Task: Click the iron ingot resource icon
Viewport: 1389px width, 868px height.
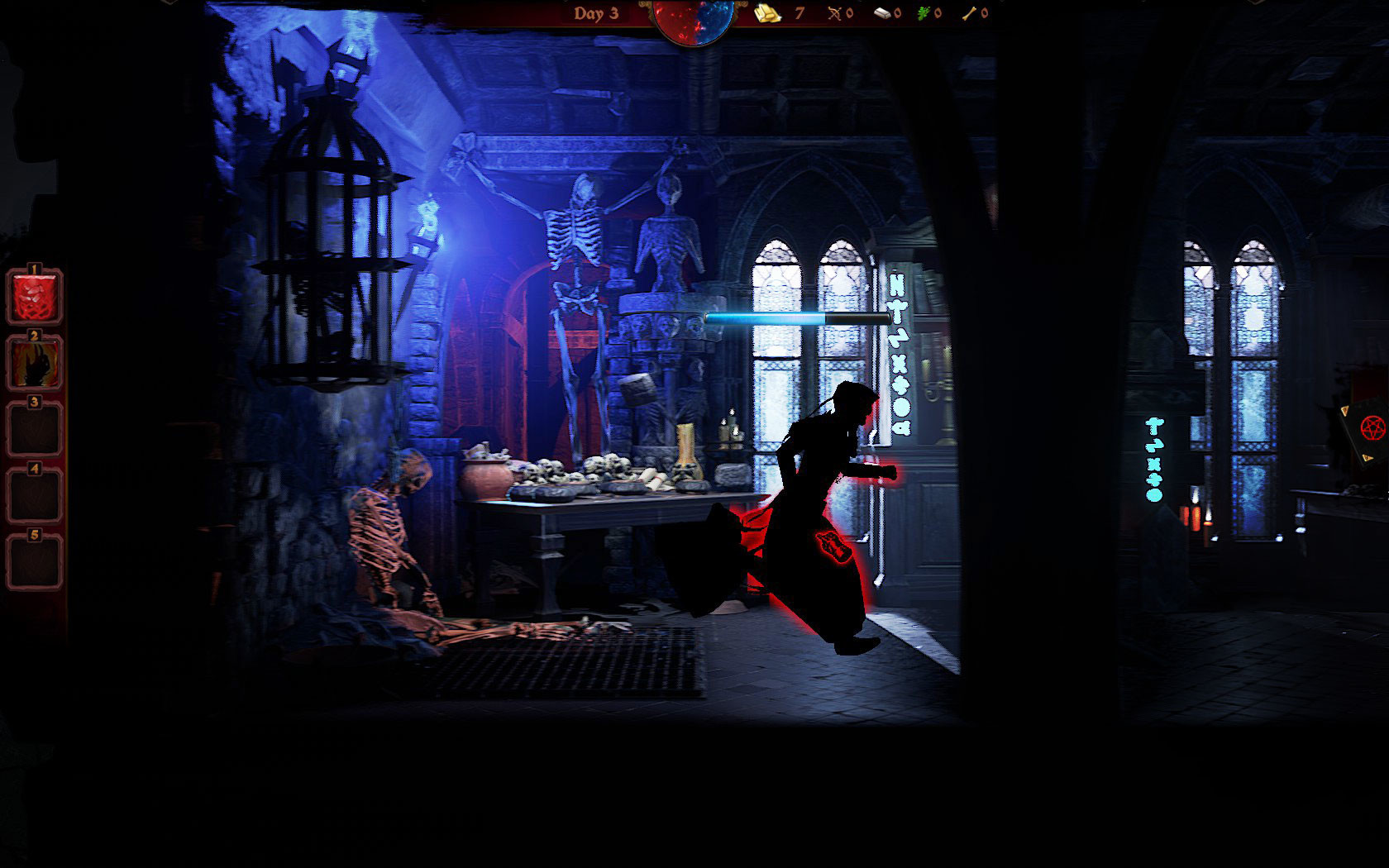Action: pos(882,12)
